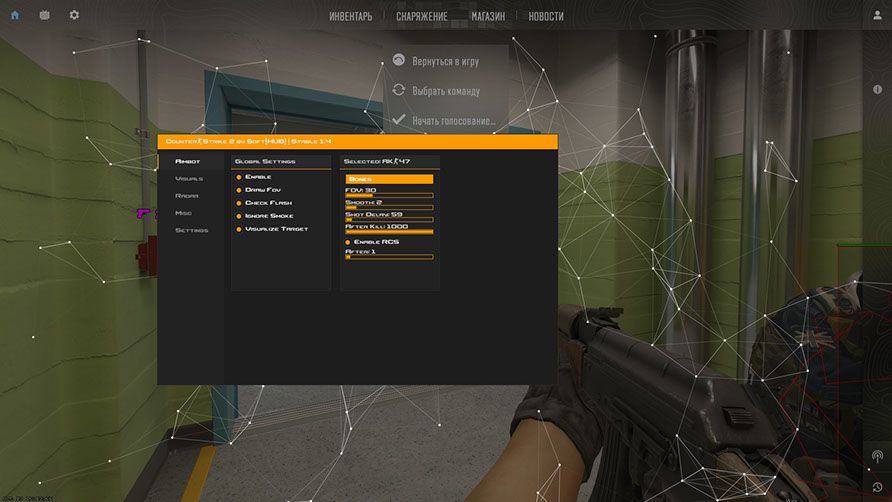
Task: Click the info icon on the right sidebar
Action: click(878, 90)
